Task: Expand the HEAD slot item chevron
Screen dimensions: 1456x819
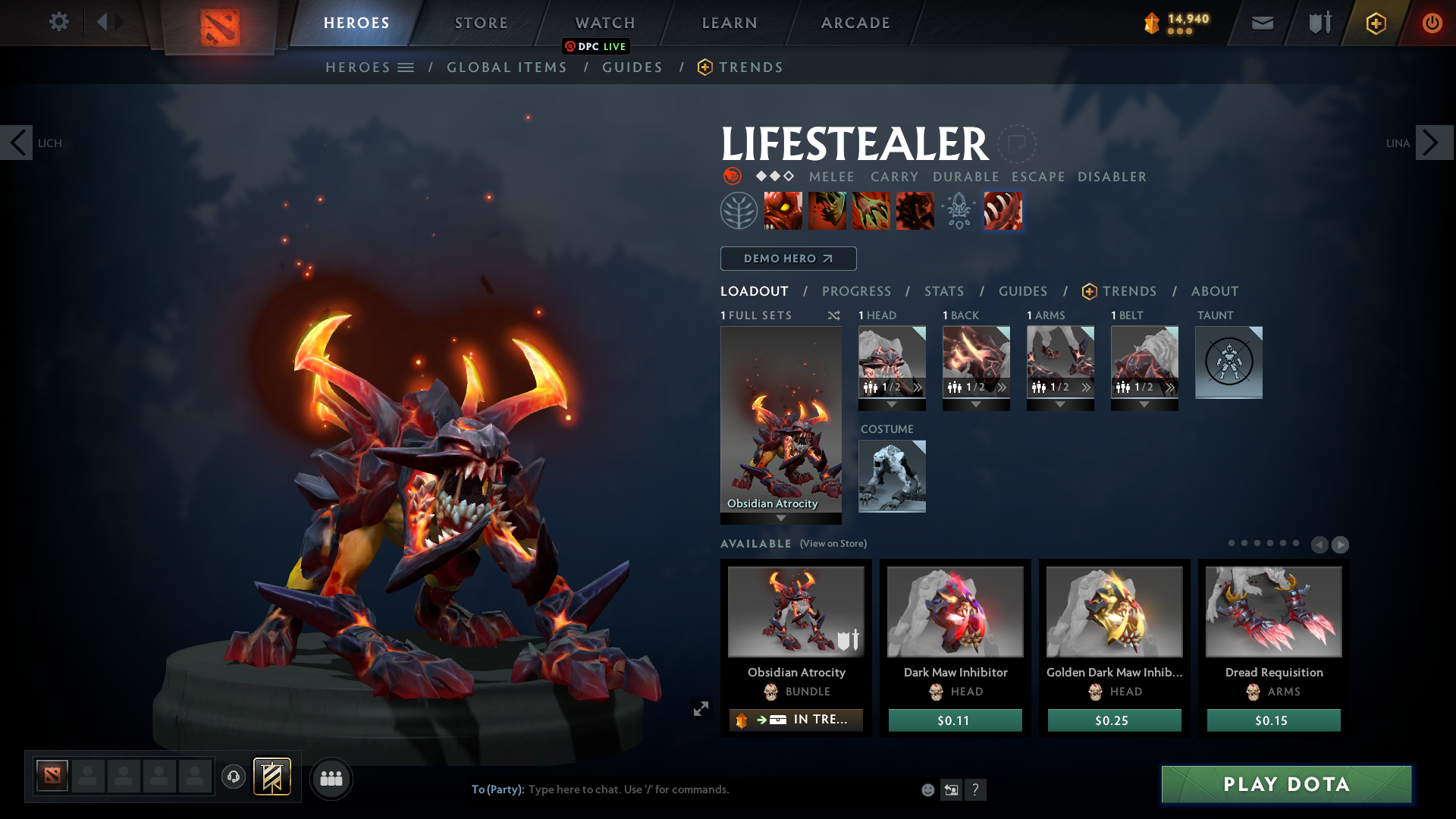Action: coord(918,388)
